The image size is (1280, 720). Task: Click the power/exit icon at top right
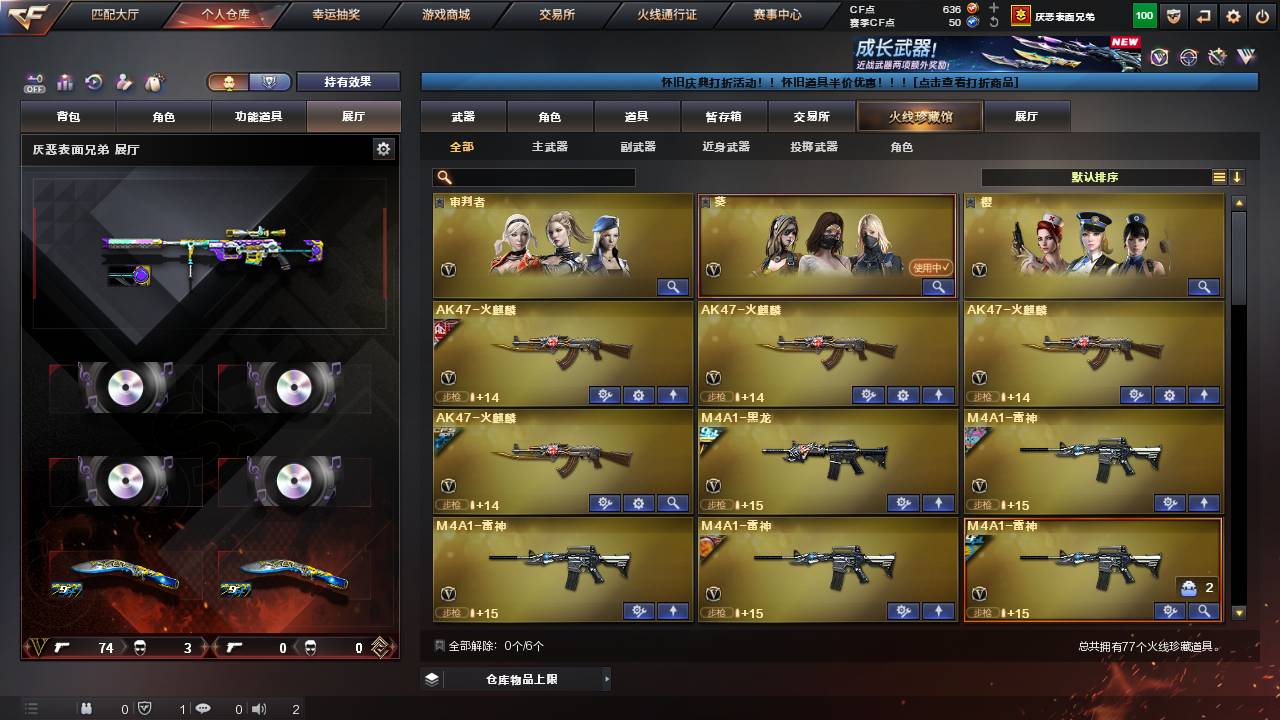1263,15
